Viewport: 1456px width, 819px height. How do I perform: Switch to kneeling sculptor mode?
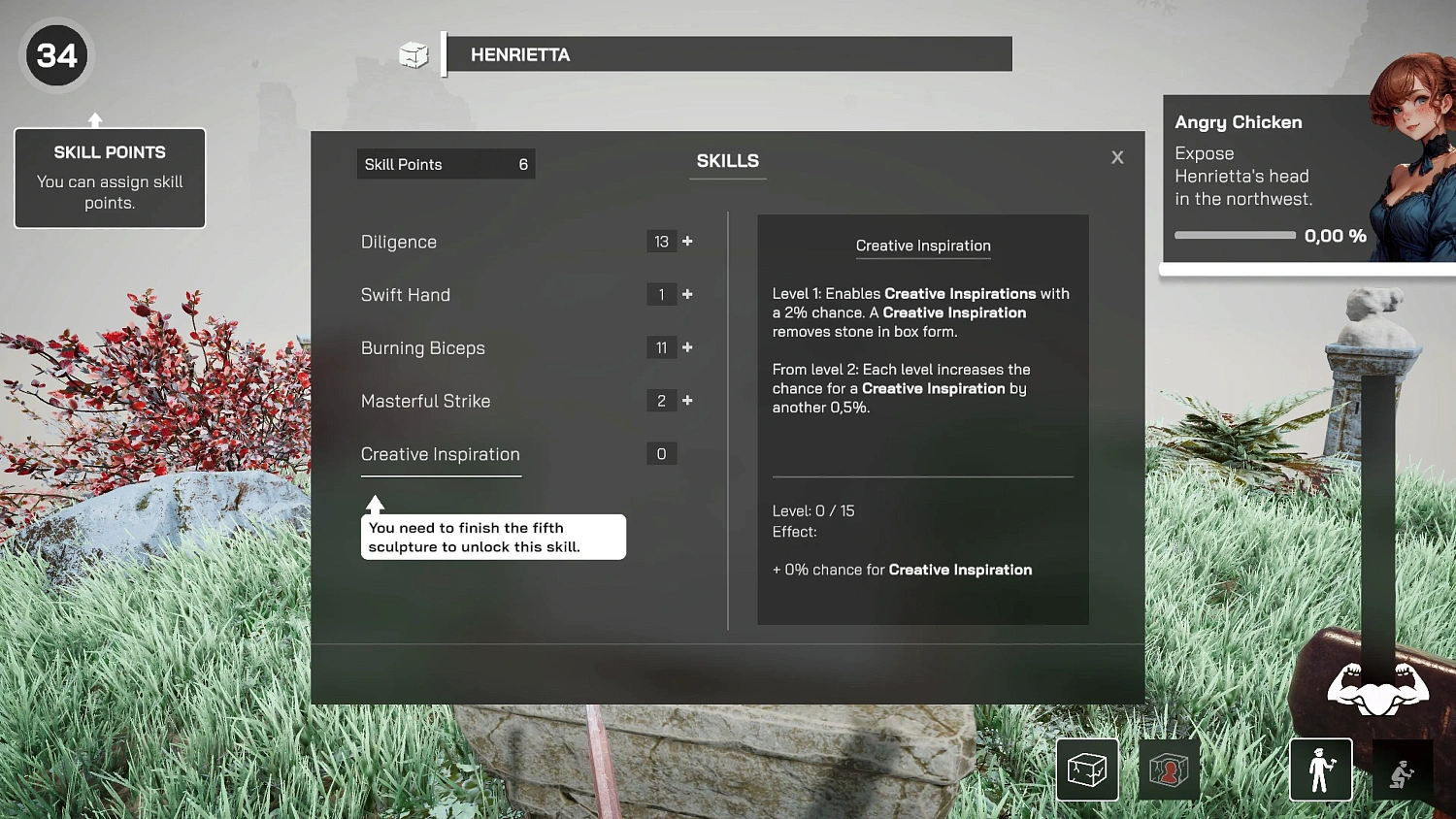point(1402,771)
